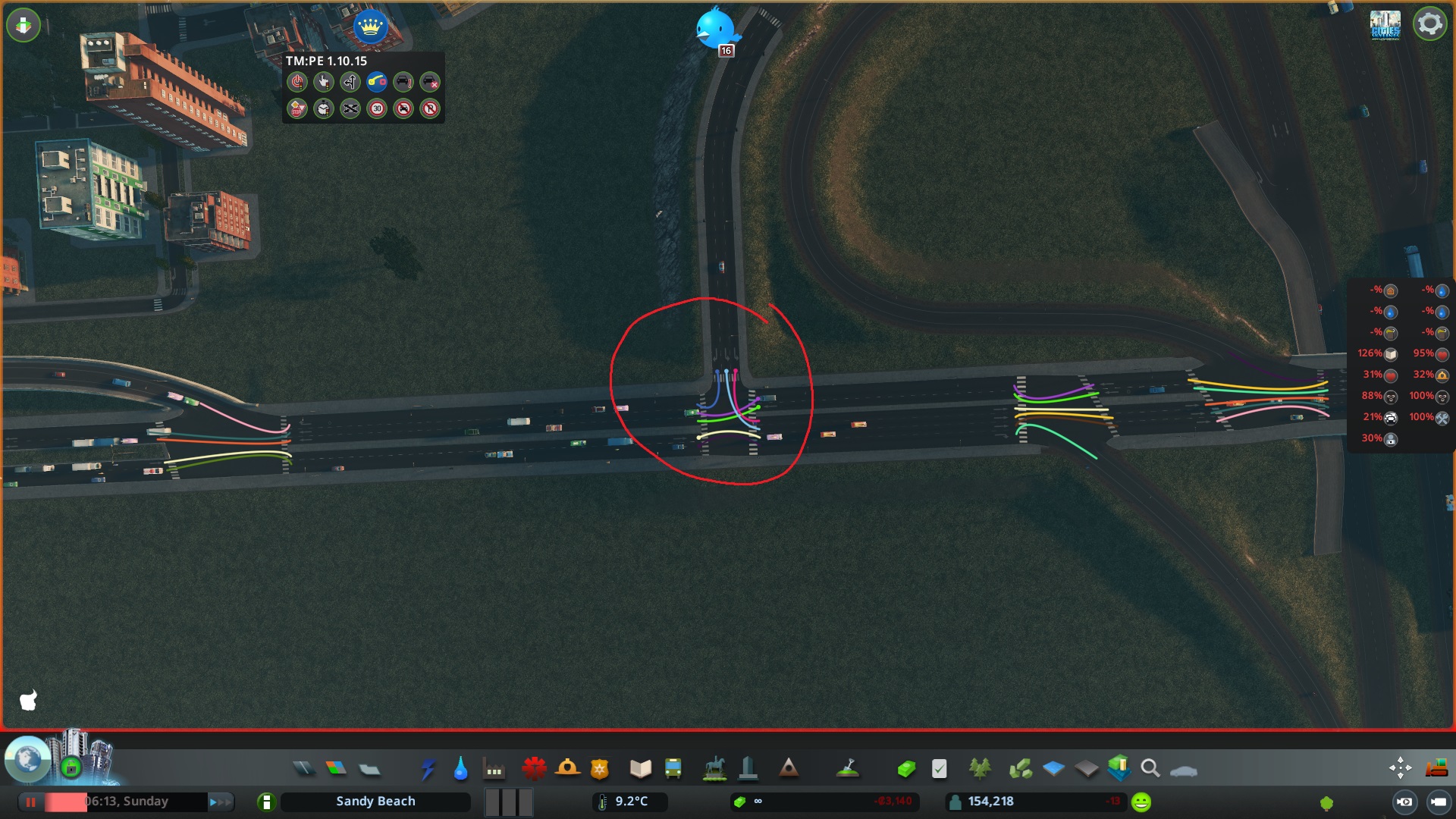Open the Timed Traffic Lights tool
Viewport: 1456px width, 819px height.
[324, 109]
